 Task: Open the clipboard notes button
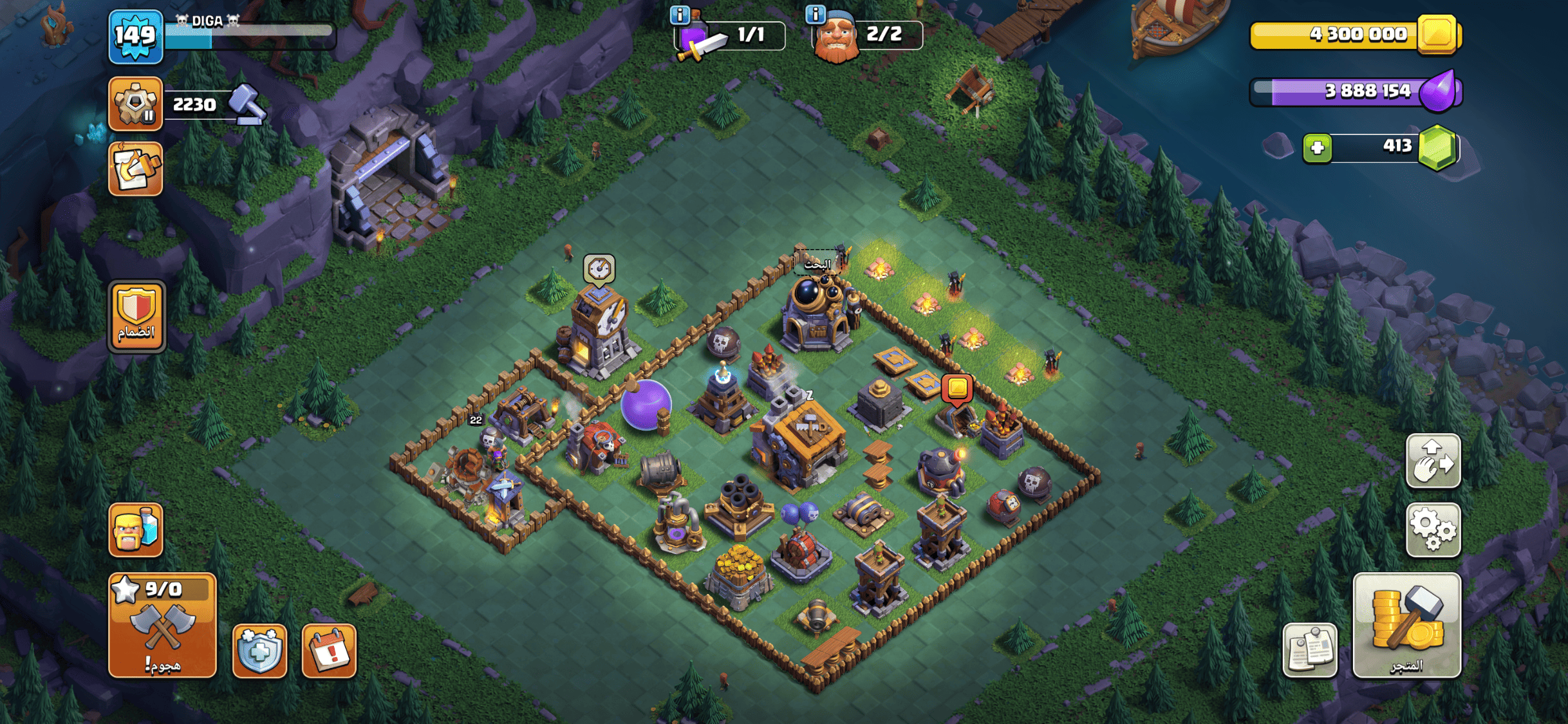click(x=1309, y=650)
